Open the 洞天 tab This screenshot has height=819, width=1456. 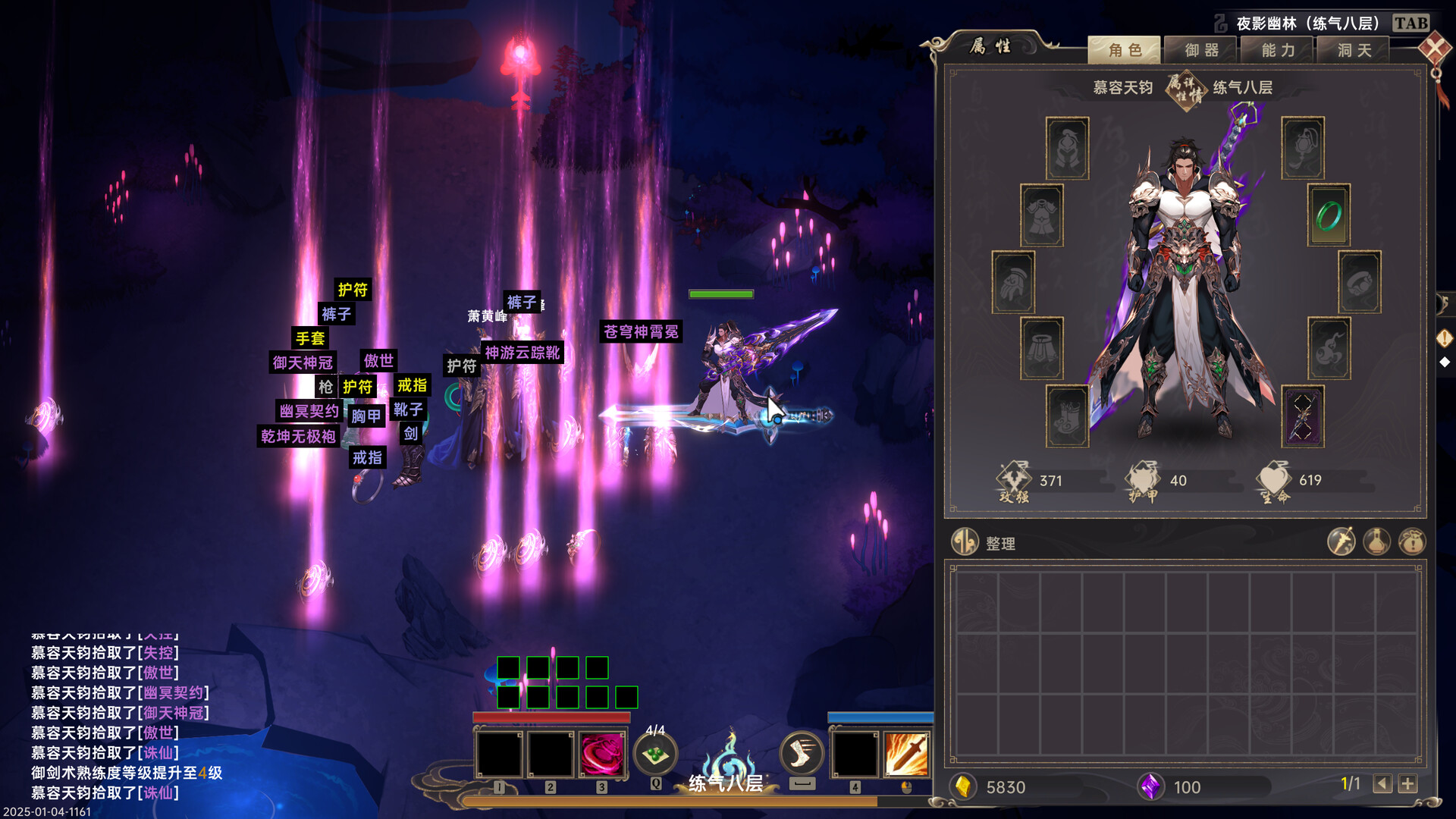coord(1354,50)
